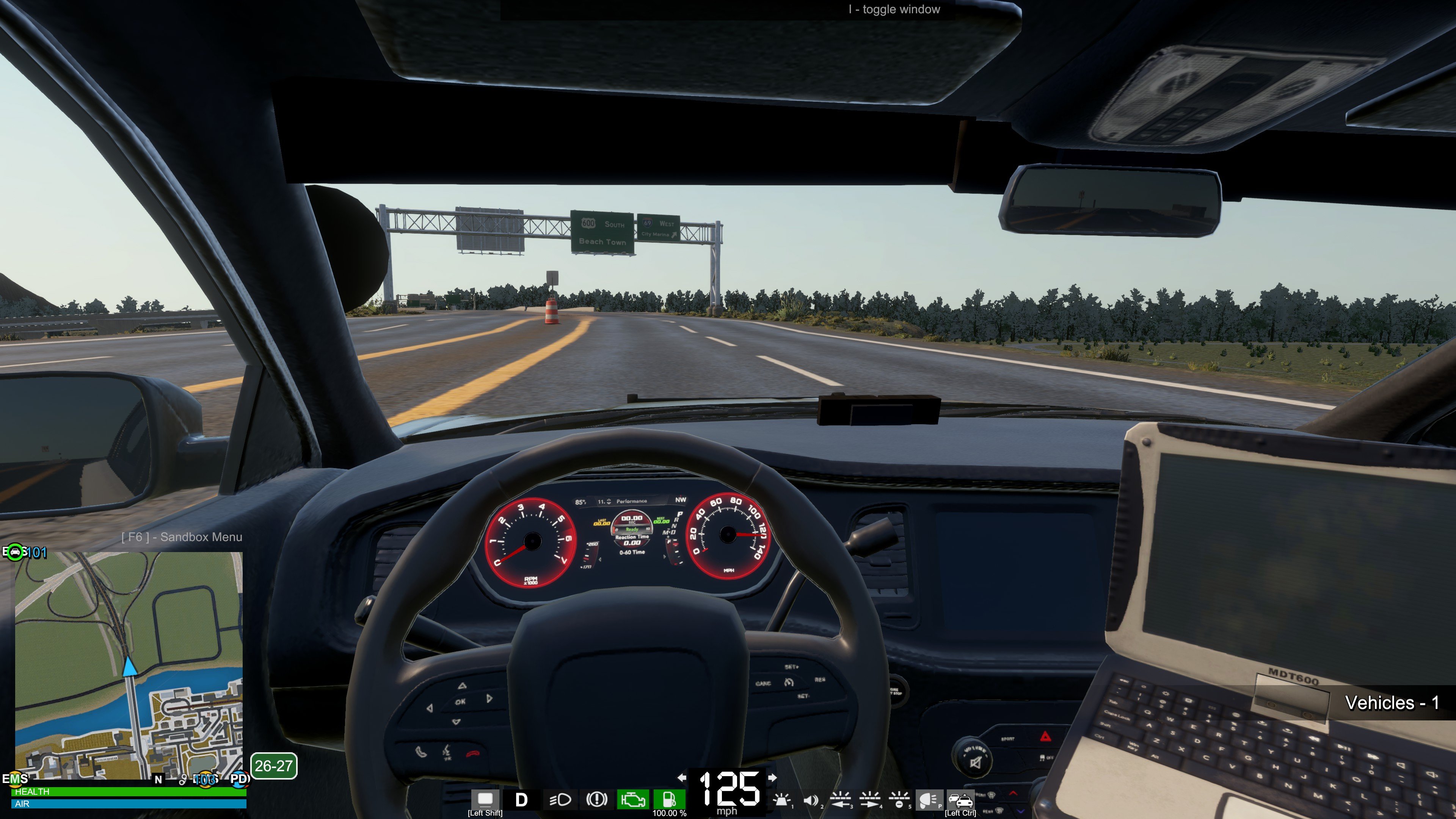Toggle the parking brake indicator
The width and height of the screenshot is (1456, 819).
tap(596, 799)
